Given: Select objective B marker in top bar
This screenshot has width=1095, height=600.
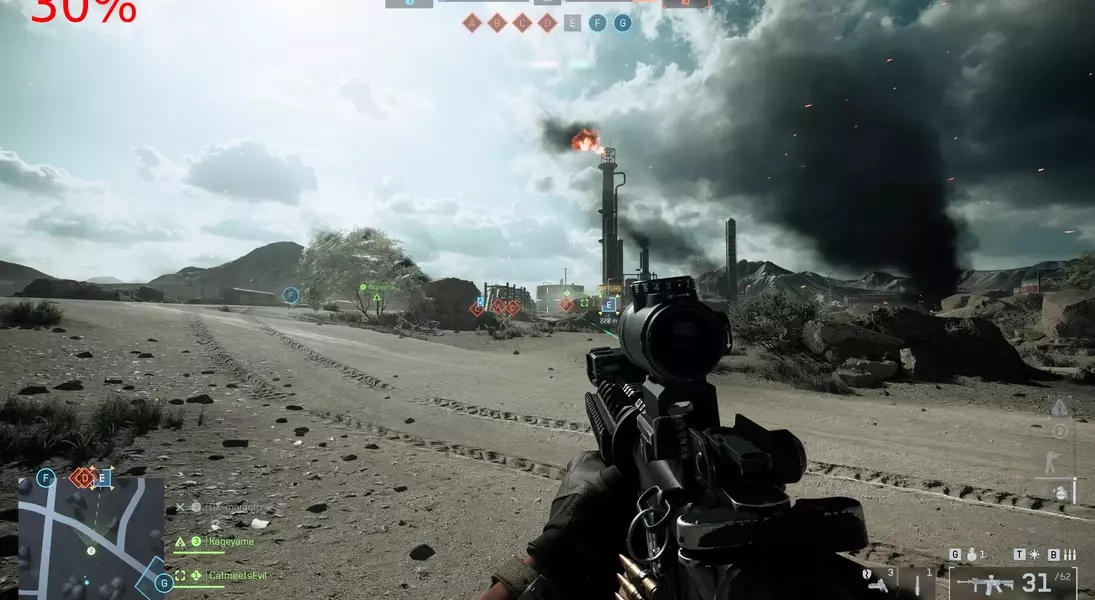Looking at the screenshot, I should pos(497,23).
